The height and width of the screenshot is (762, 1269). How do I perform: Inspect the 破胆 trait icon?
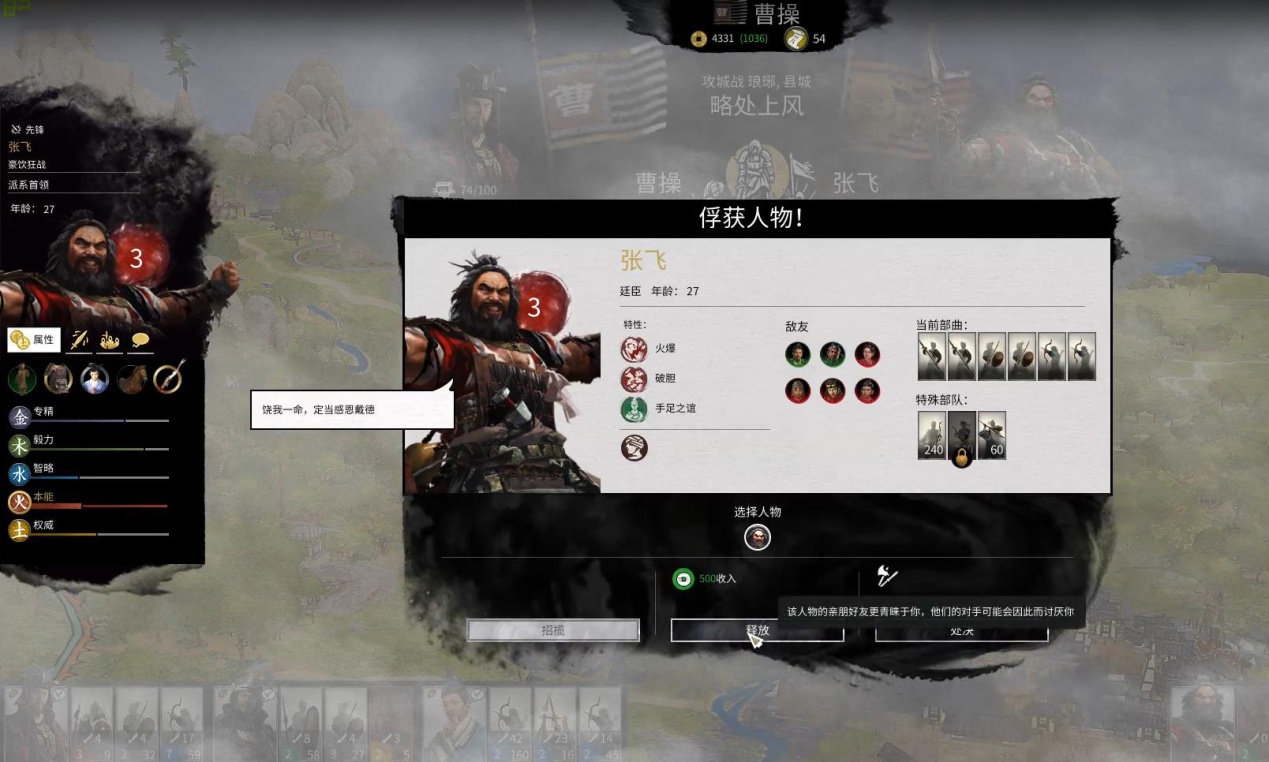[634, 379]
